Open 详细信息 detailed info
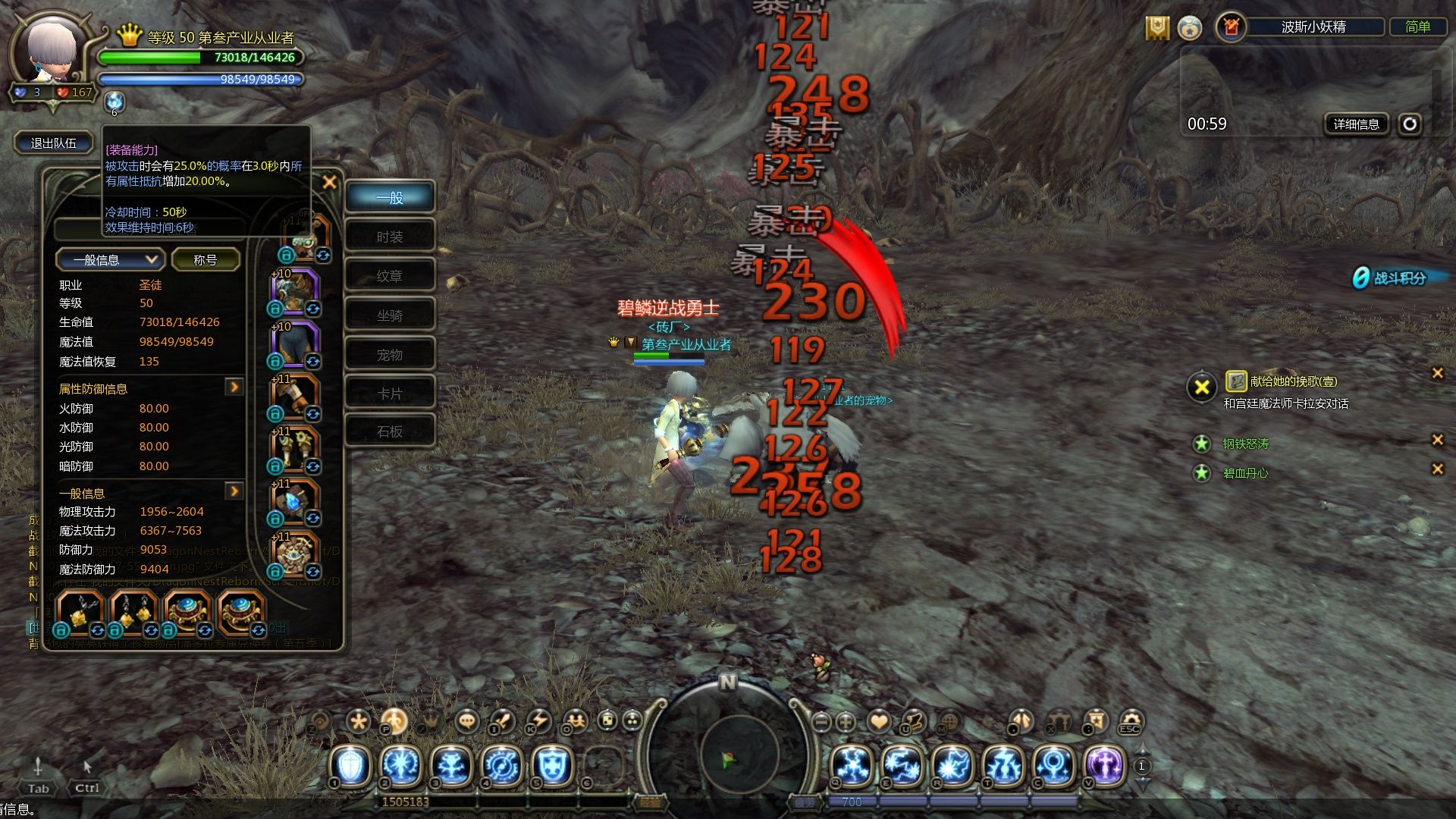 click(1356, 124)
